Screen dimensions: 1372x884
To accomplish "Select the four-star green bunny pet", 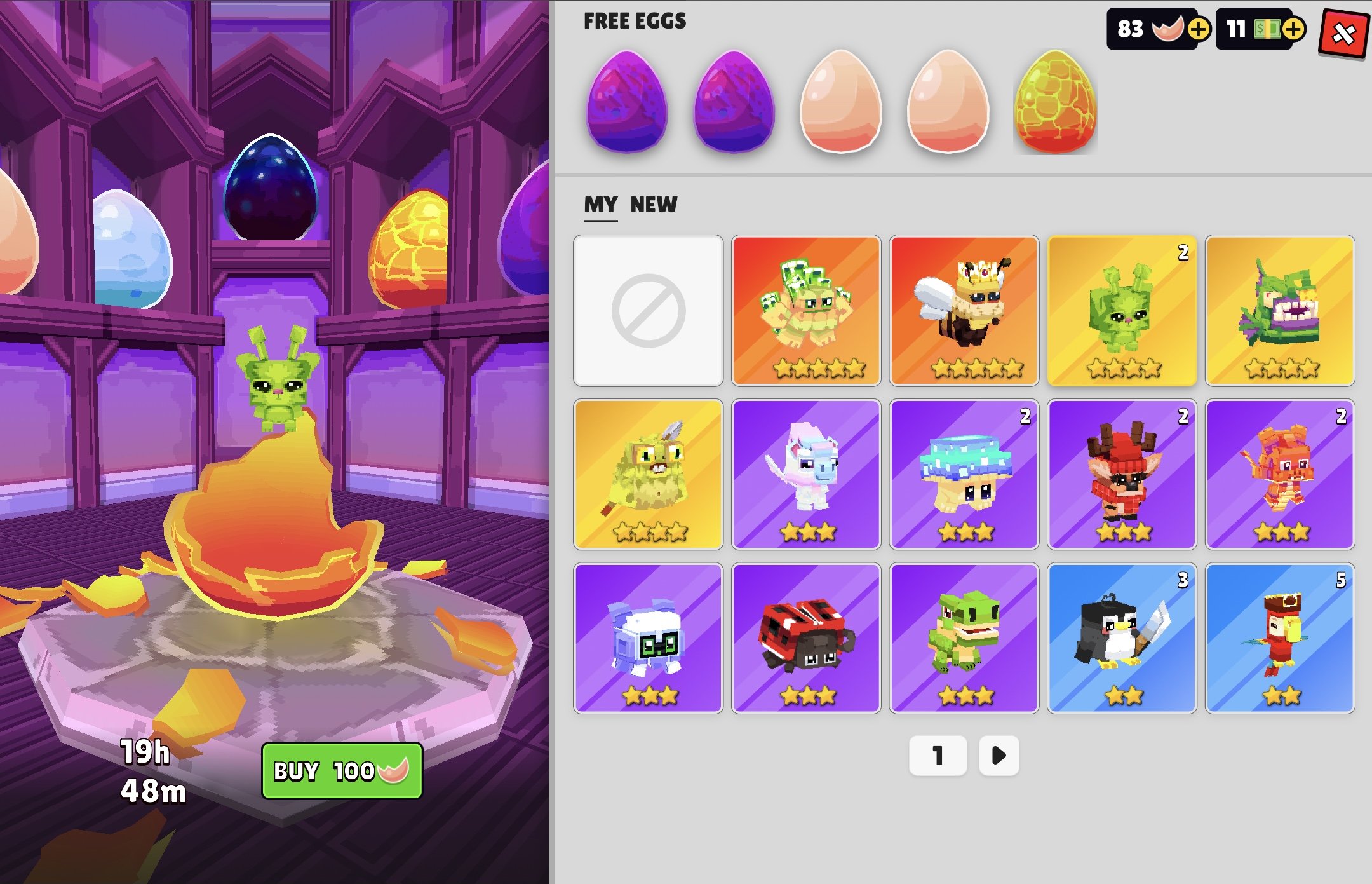I will 1122,311.
